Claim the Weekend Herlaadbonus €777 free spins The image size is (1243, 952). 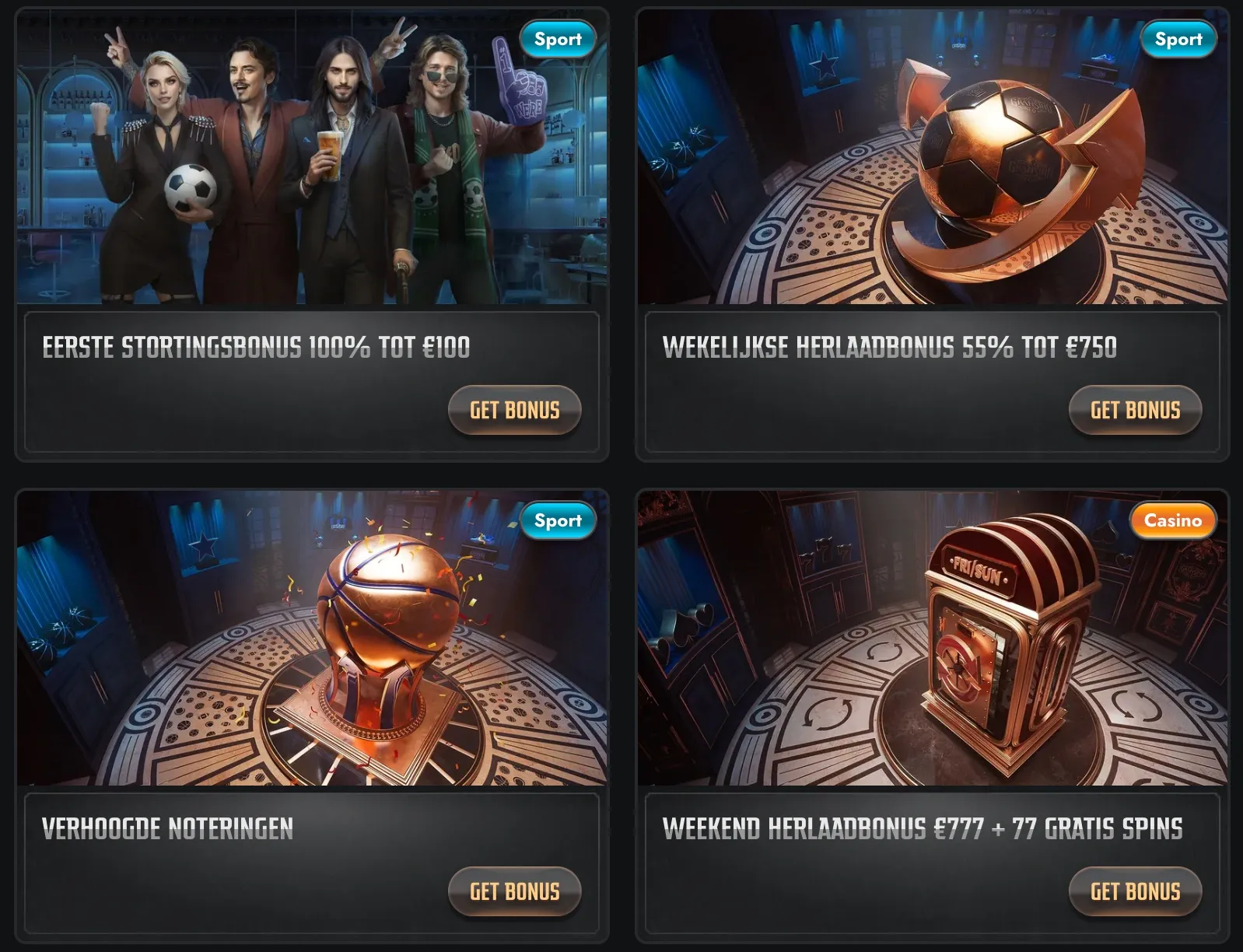click(x=1135, y=891)
